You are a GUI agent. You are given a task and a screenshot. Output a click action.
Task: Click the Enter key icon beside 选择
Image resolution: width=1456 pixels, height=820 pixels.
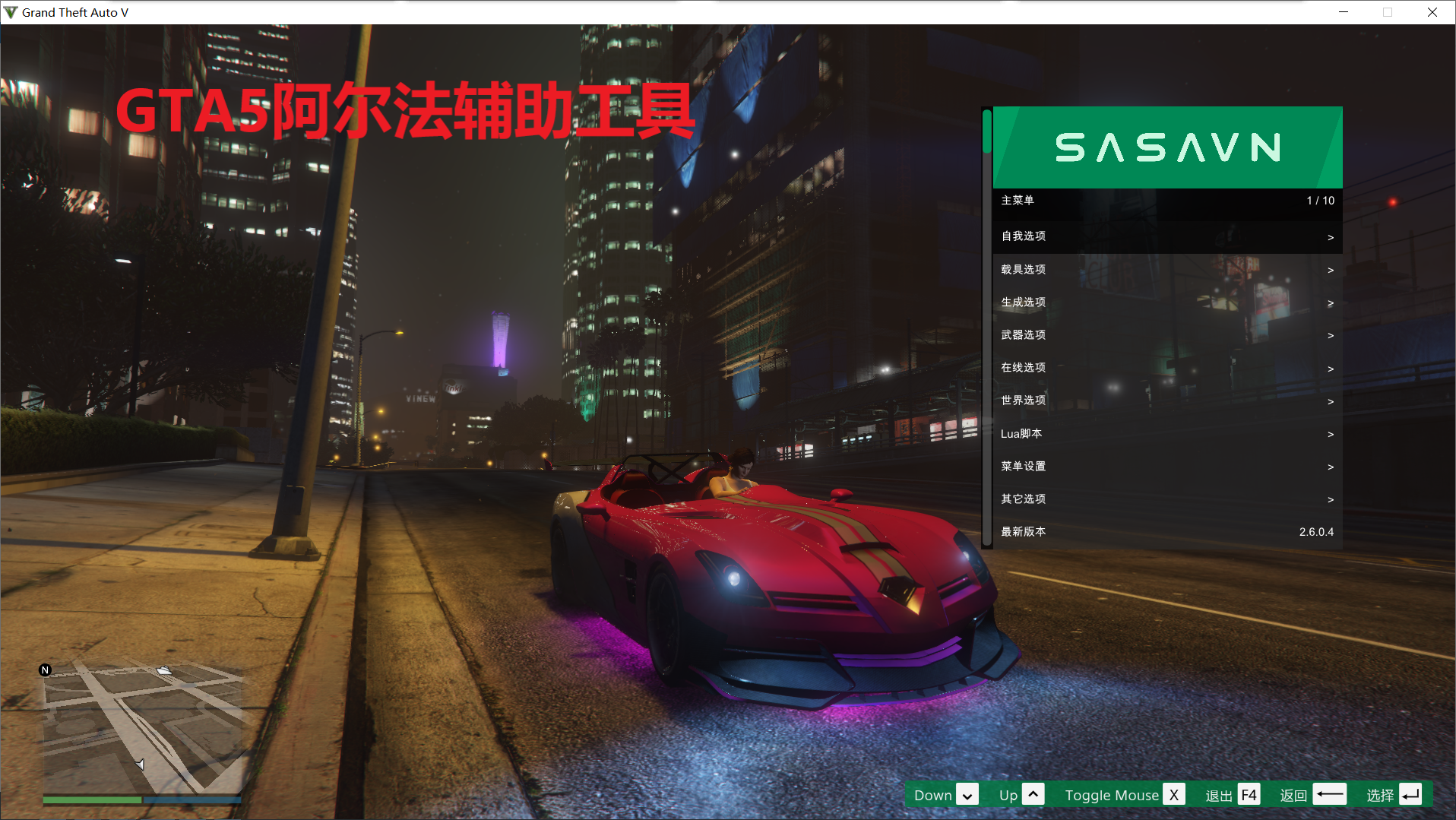(x=1411, y=794)
